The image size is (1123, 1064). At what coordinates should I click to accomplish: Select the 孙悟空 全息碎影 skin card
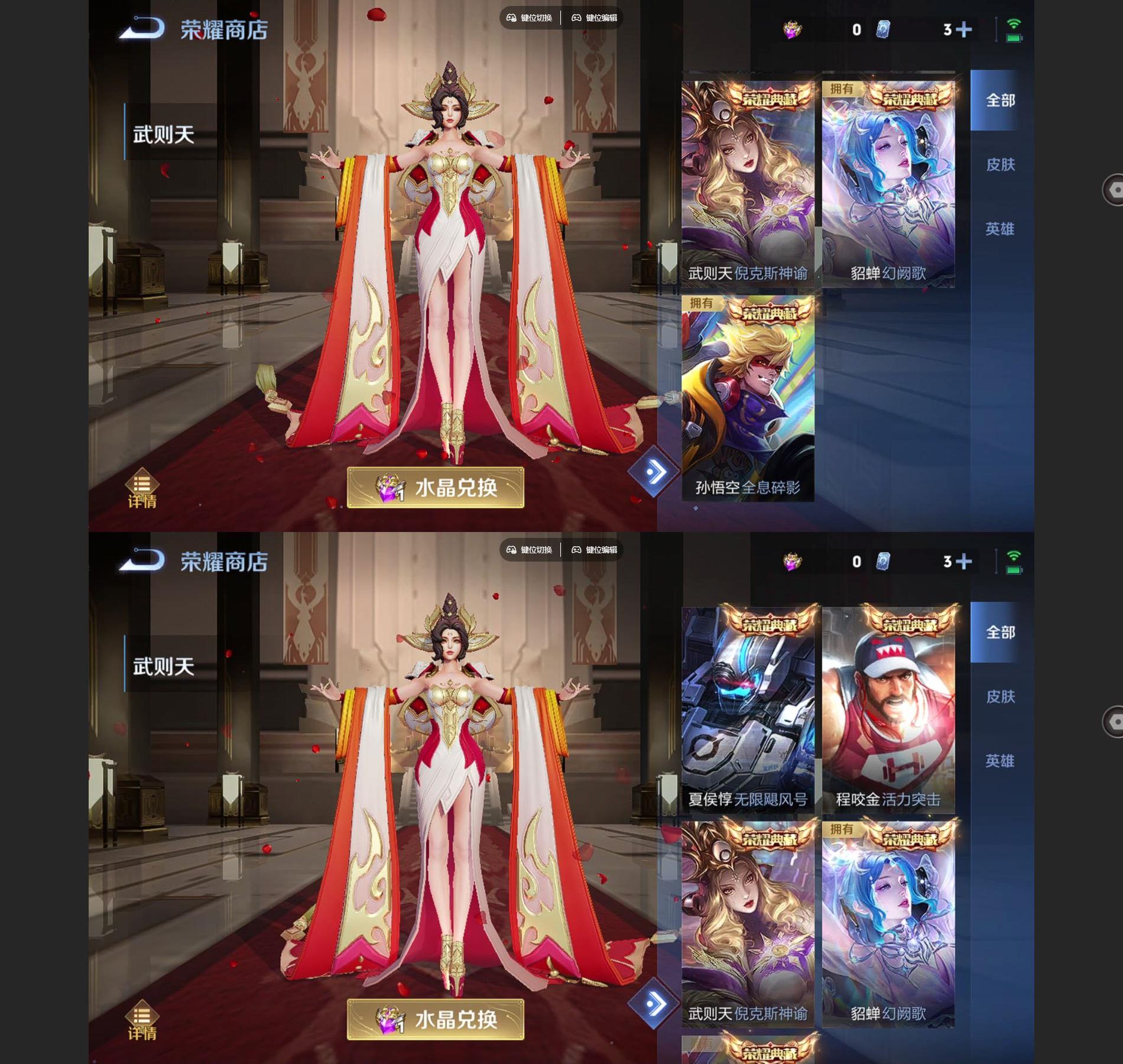coord(748,399)
